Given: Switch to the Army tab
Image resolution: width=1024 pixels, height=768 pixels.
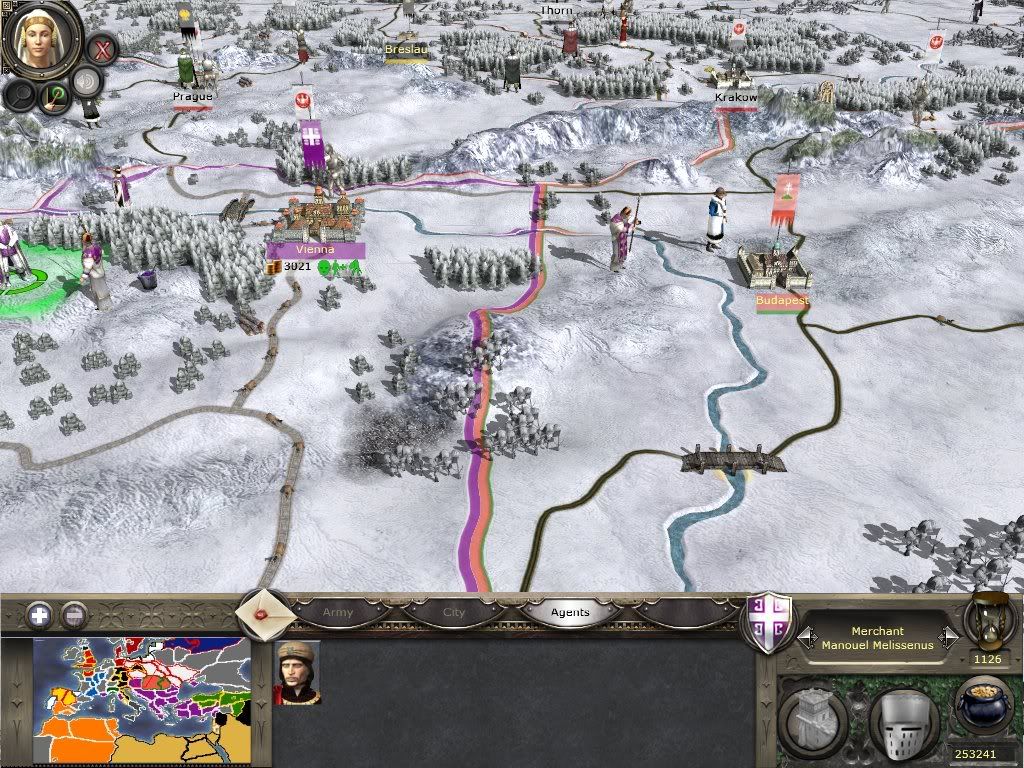Looking at the screenshot, I should pos(338,612).
